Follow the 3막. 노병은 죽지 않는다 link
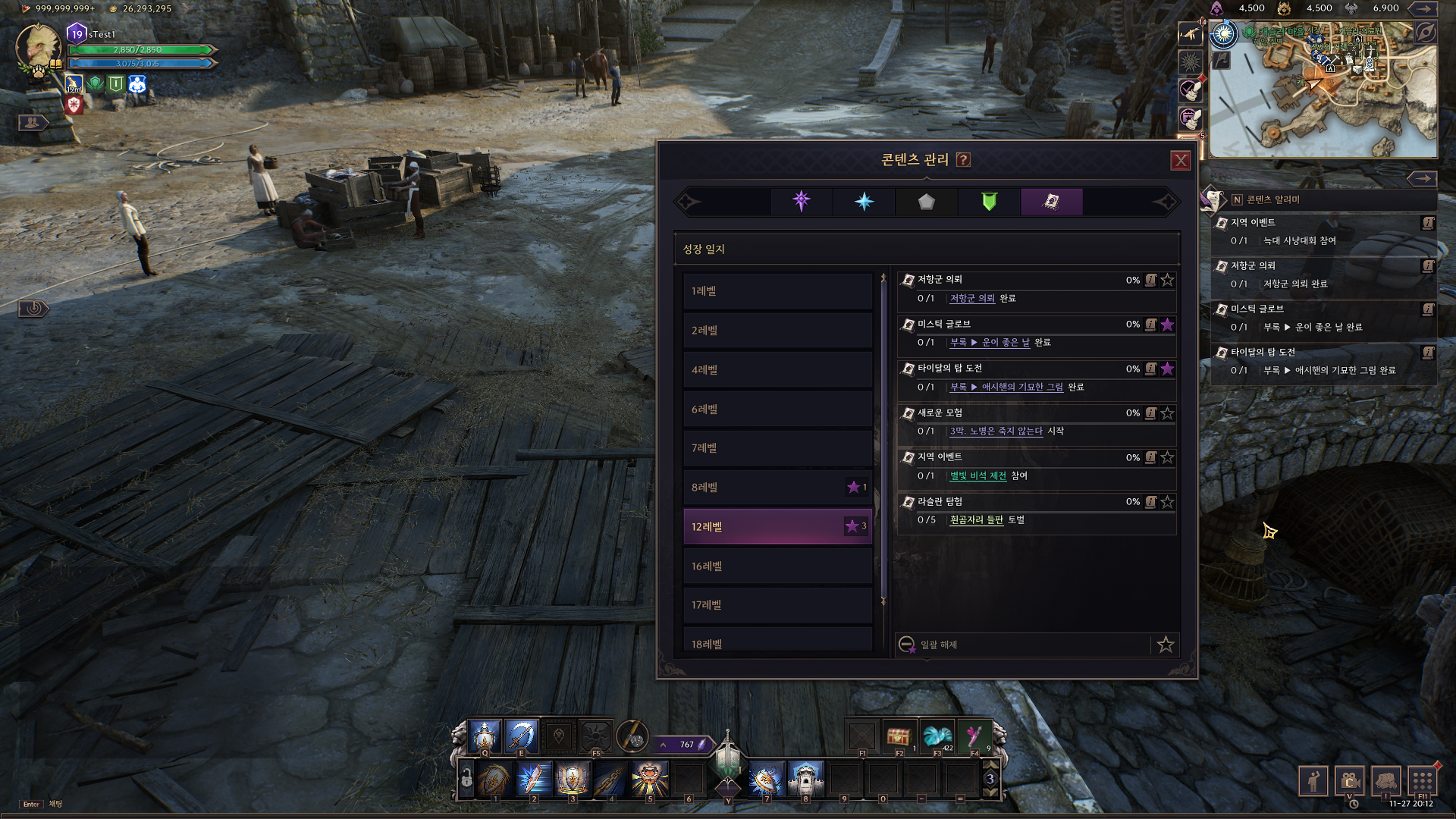This screenshot has width=1456, height=819. tap(996, 431)
